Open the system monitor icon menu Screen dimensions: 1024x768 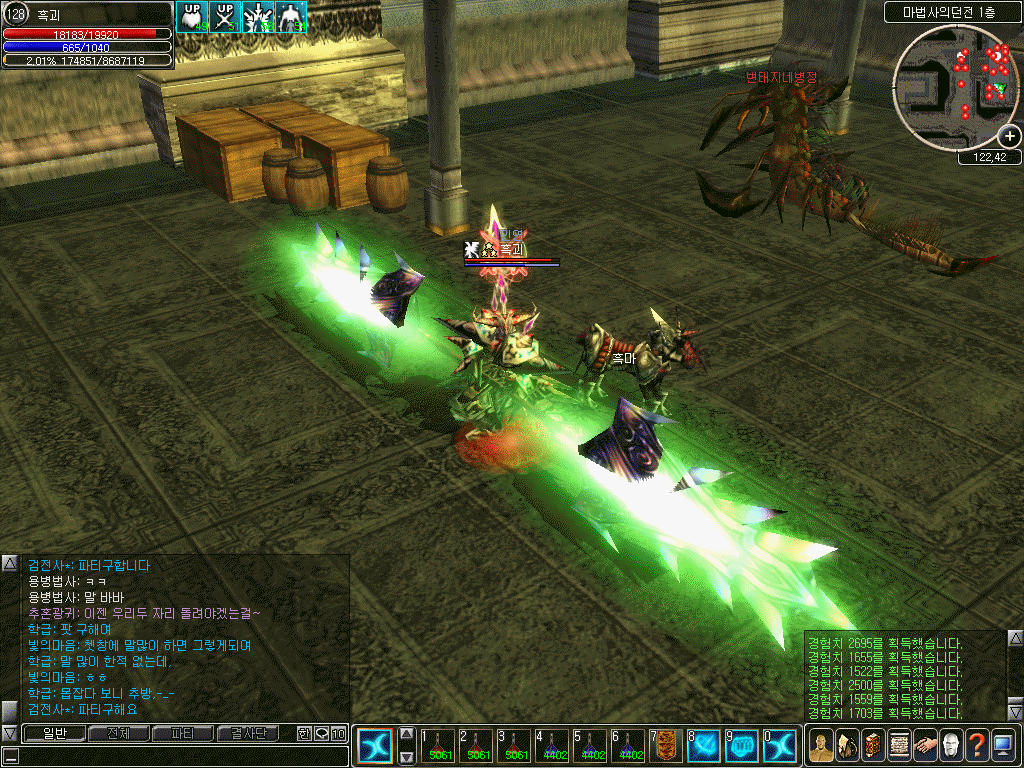1003,745
